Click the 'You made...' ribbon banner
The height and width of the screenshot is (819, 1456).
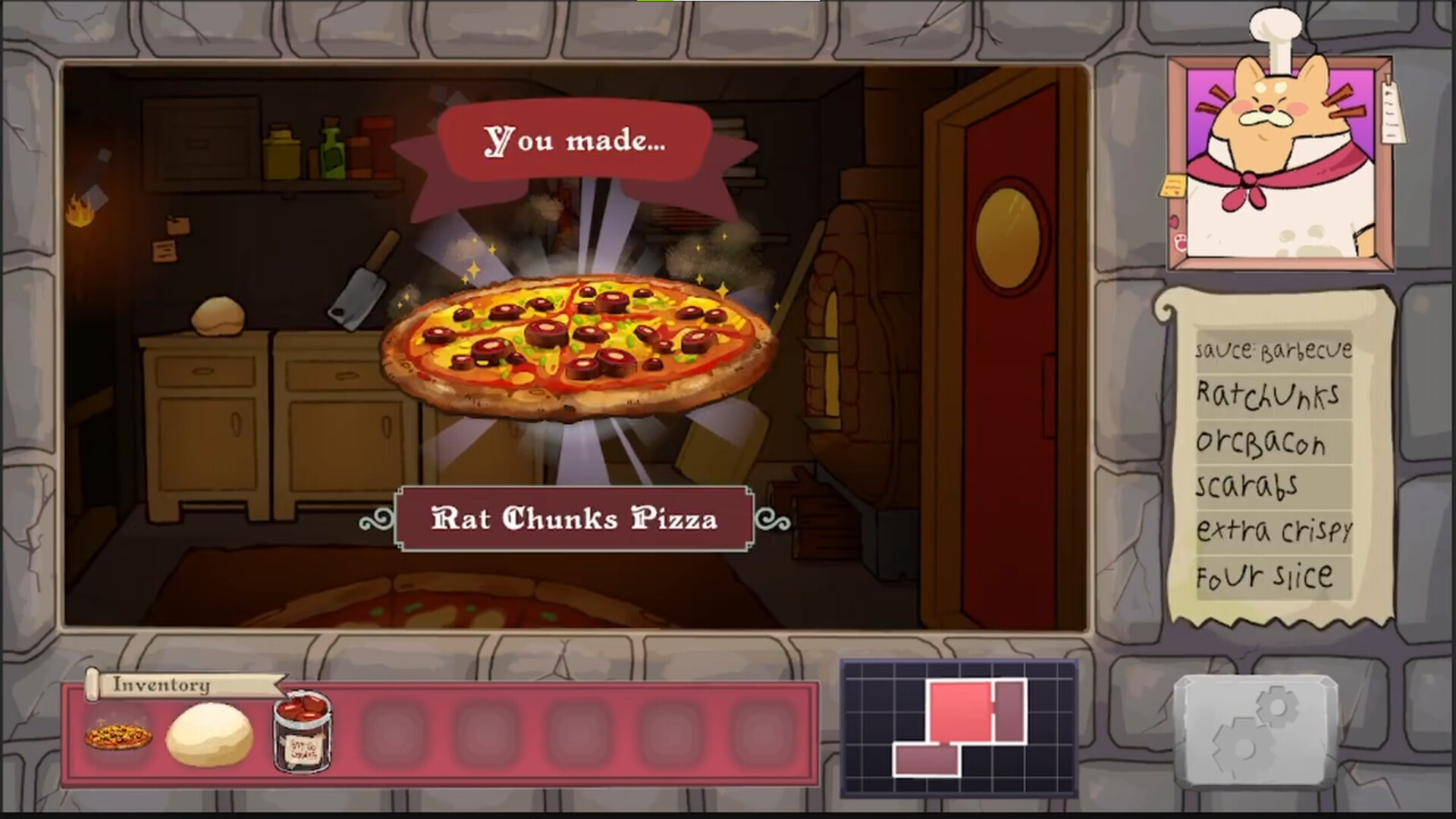(x=576, y=144)
